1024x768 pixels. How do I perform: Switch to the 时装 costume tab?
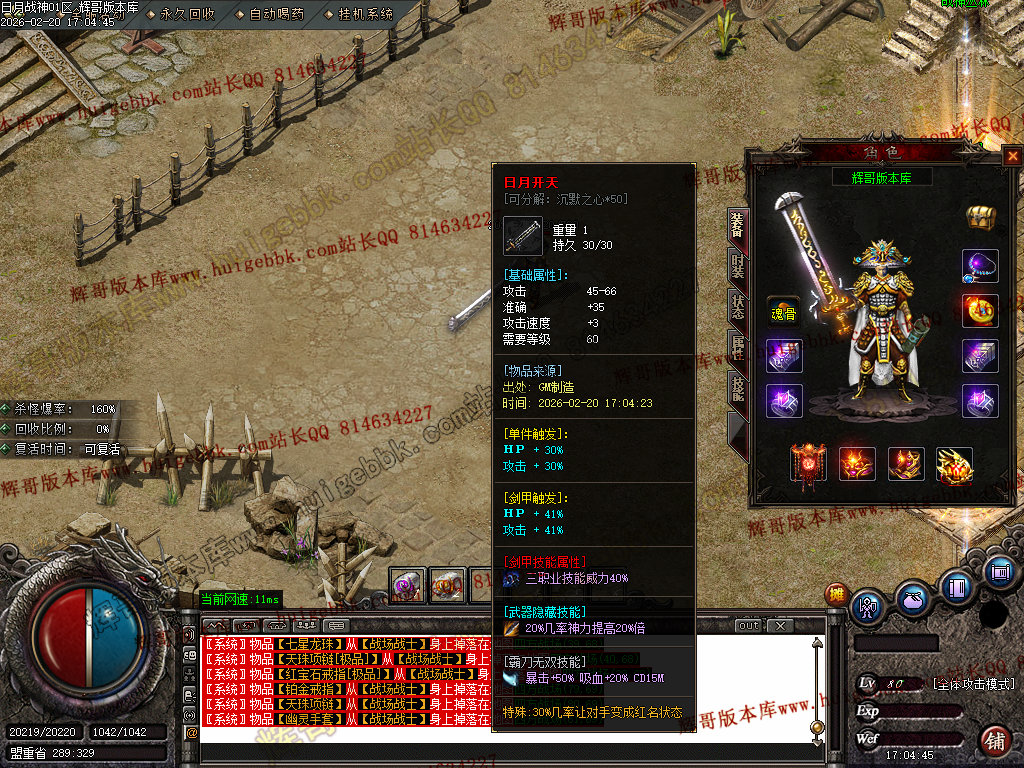point(737,265)
